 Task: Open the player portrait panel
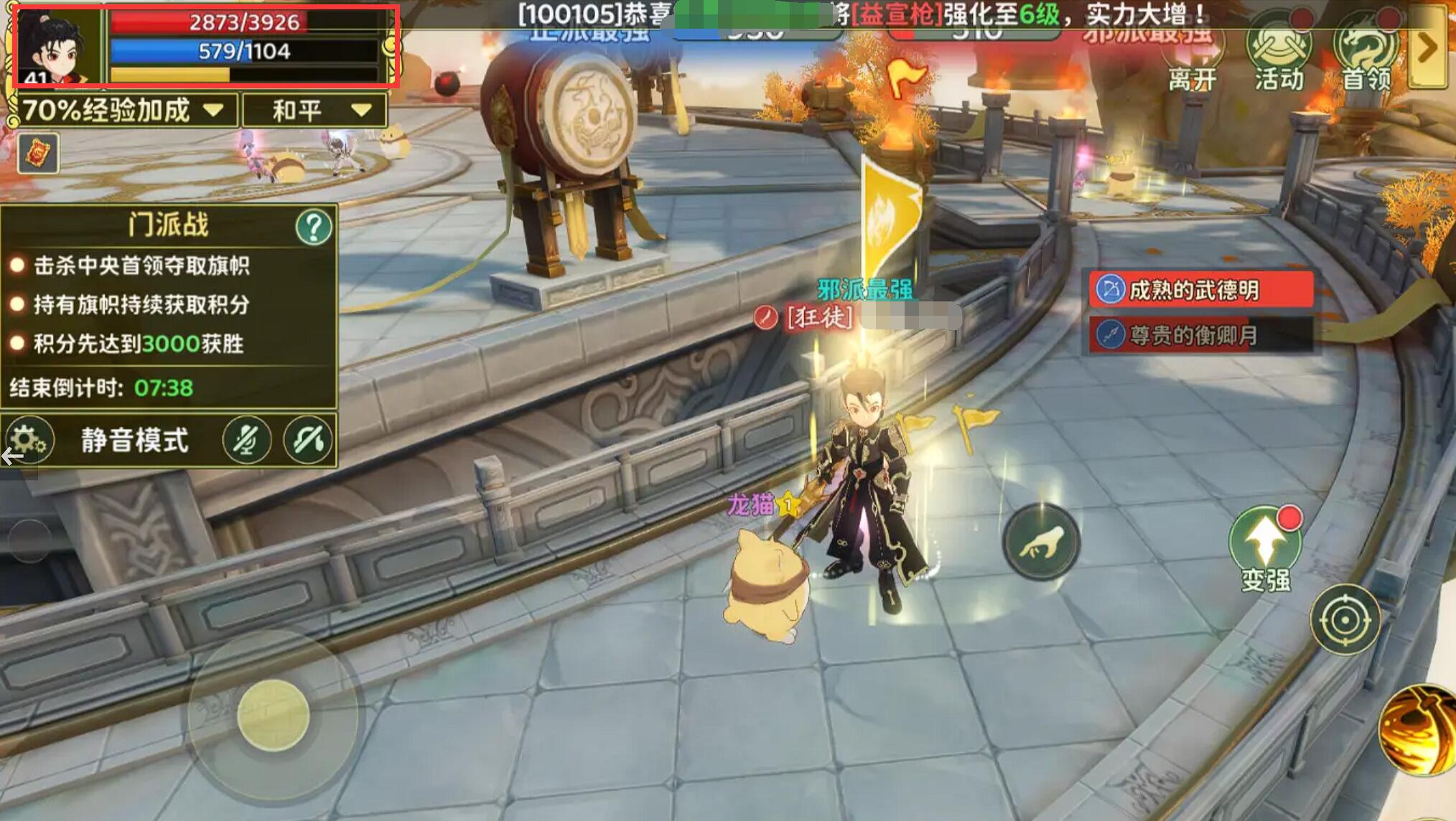point(57,46)
